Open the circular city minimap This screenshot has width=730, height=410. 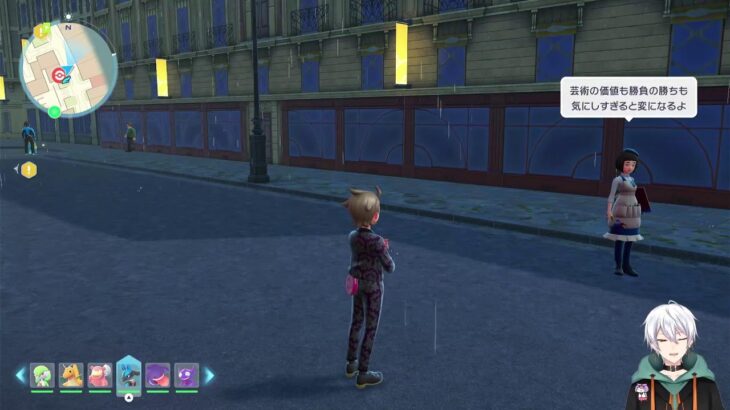point(68,68)
